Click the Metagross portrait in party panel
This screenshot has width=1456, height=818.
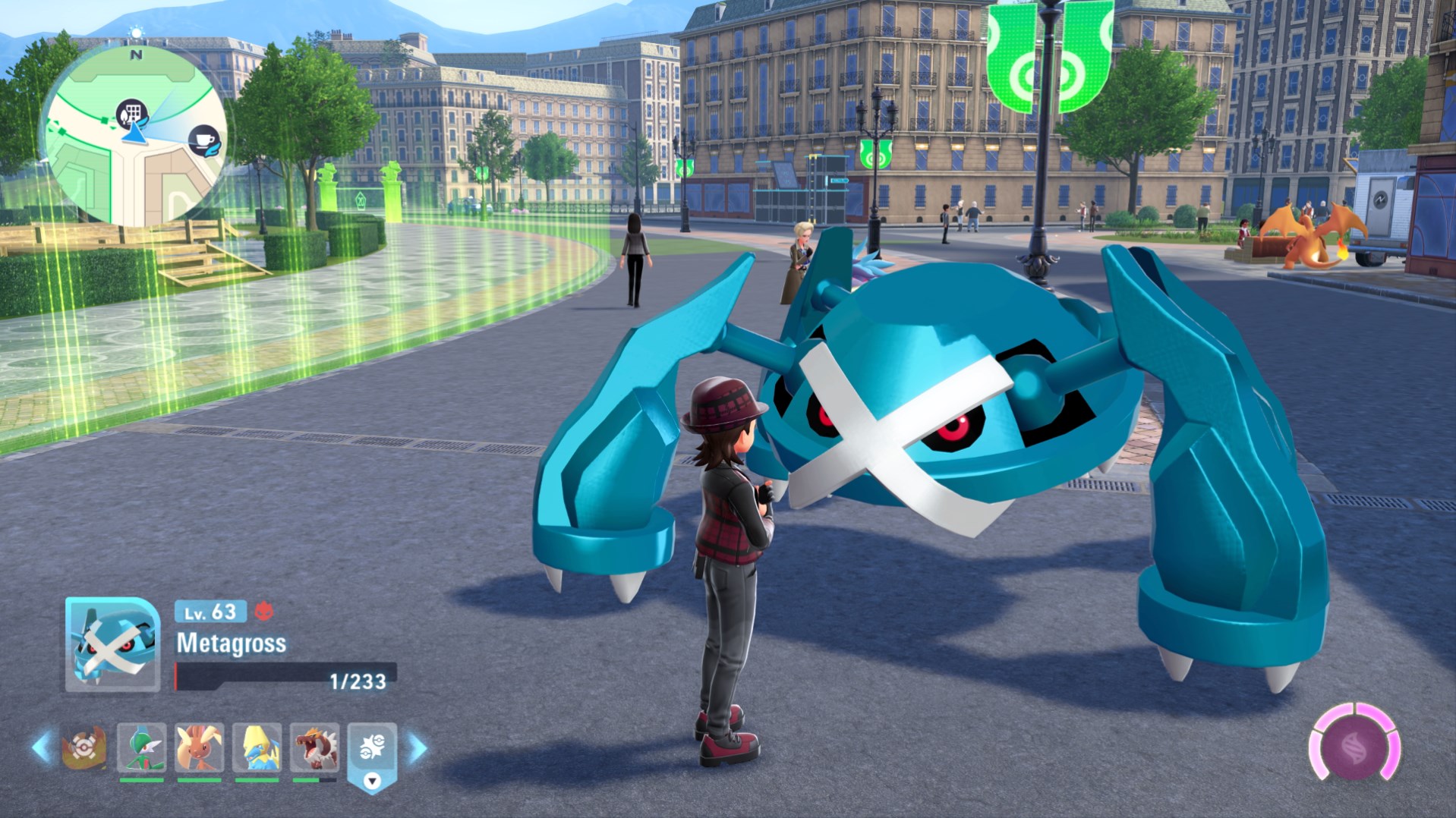112,644
